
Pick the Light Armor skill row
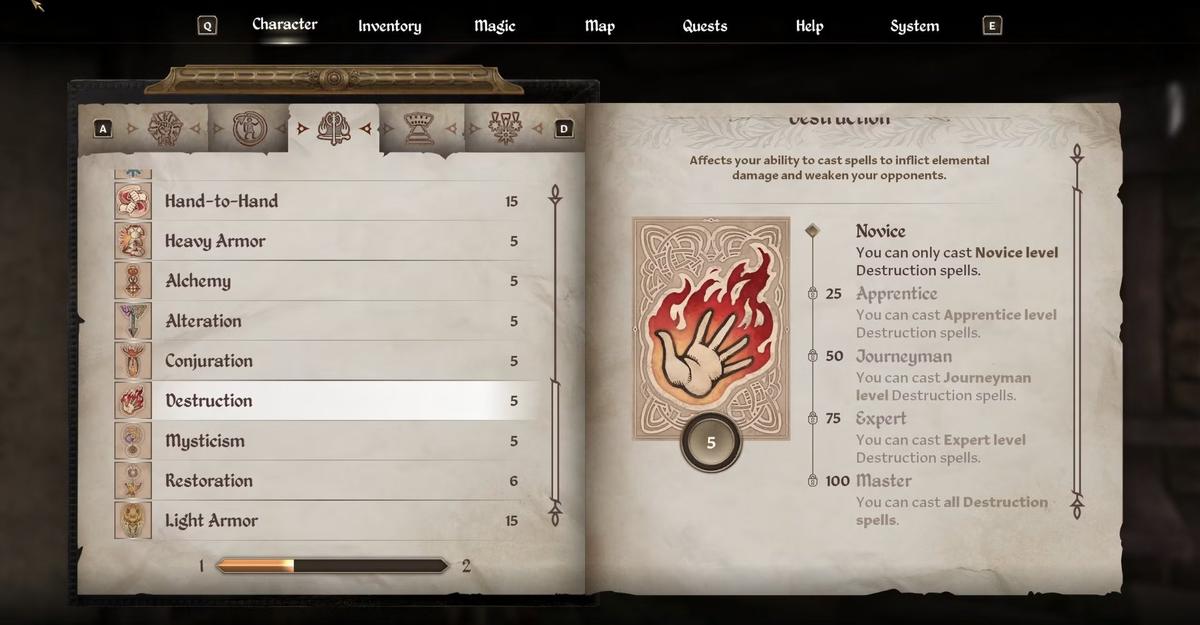point(330,521)
